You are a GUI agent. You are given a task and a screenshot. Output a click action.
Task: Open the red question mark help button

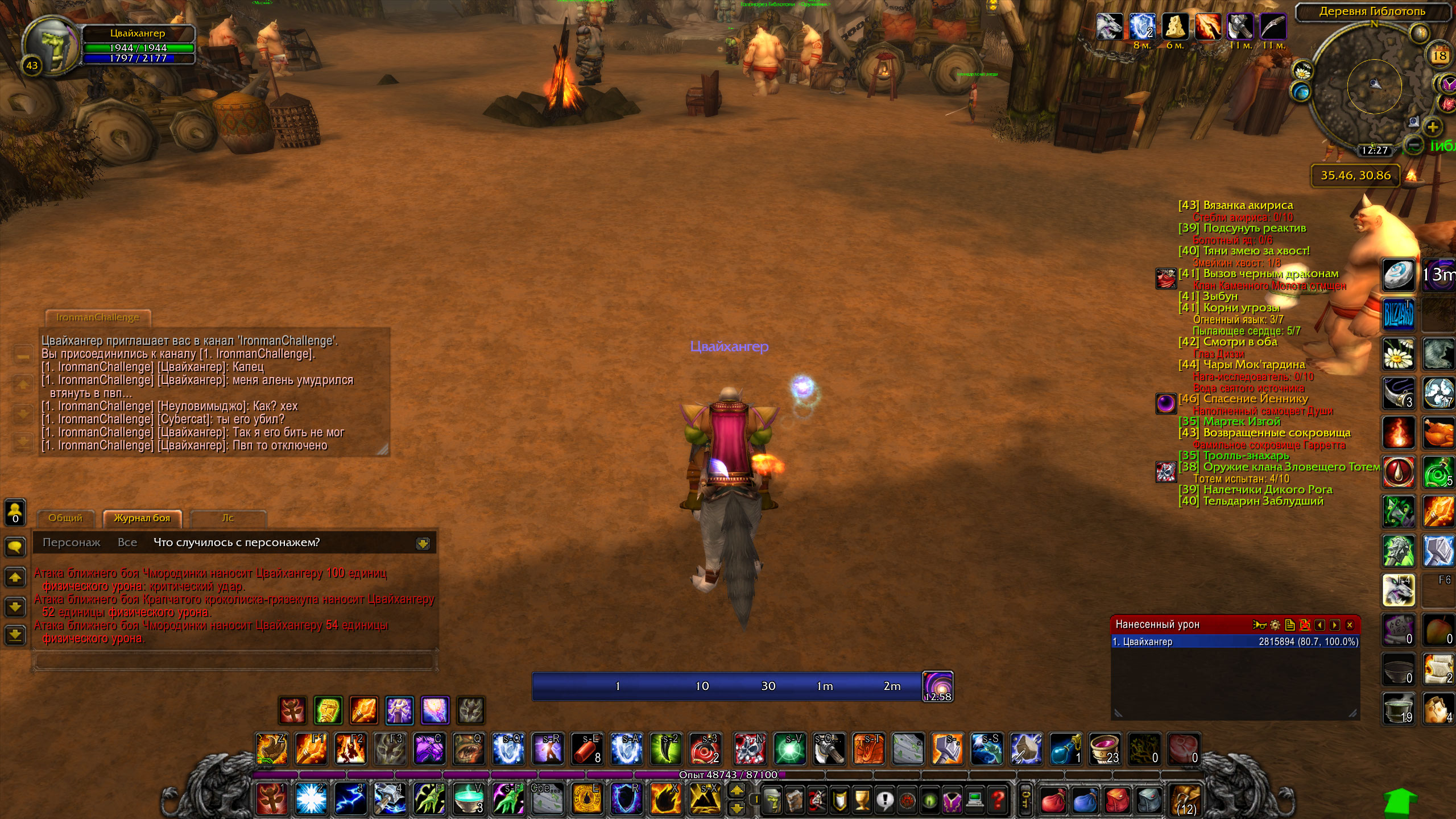pyautogui.click(x=998, y=801)
